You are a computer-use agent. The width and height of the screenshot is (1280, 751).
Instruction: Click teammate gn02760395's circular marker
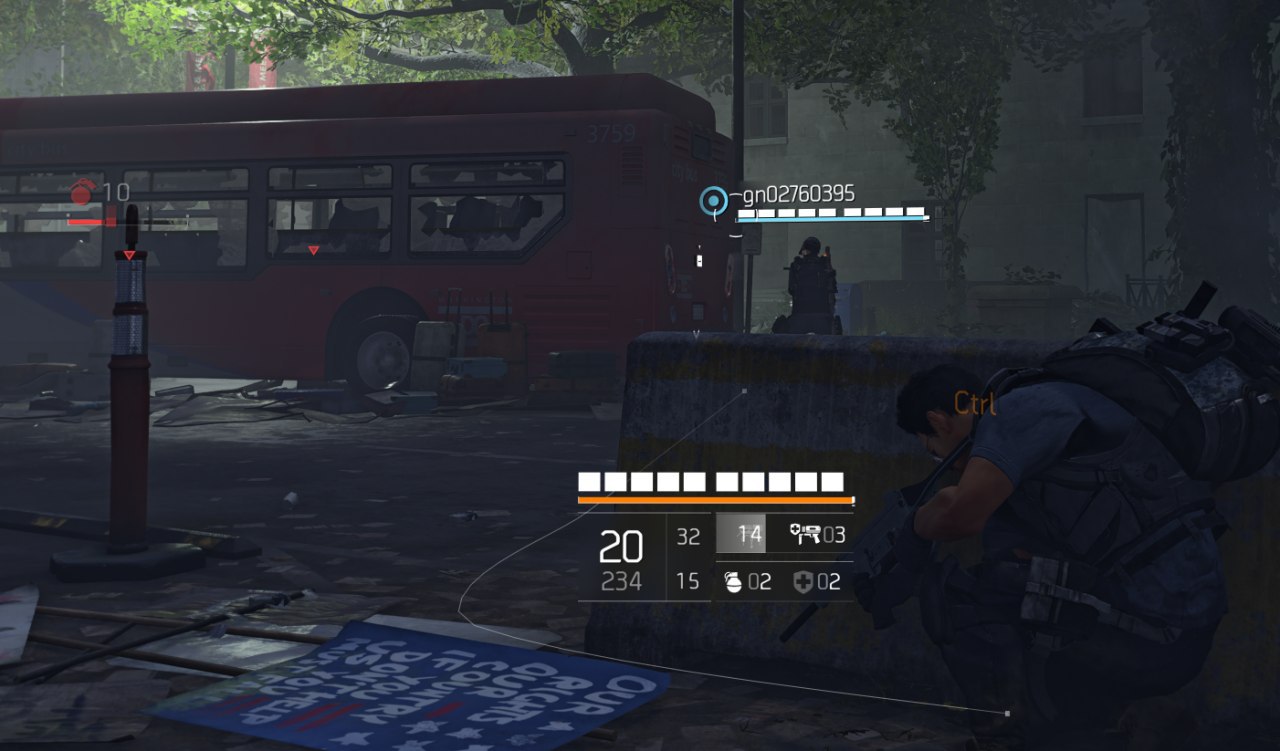point(713,202)
